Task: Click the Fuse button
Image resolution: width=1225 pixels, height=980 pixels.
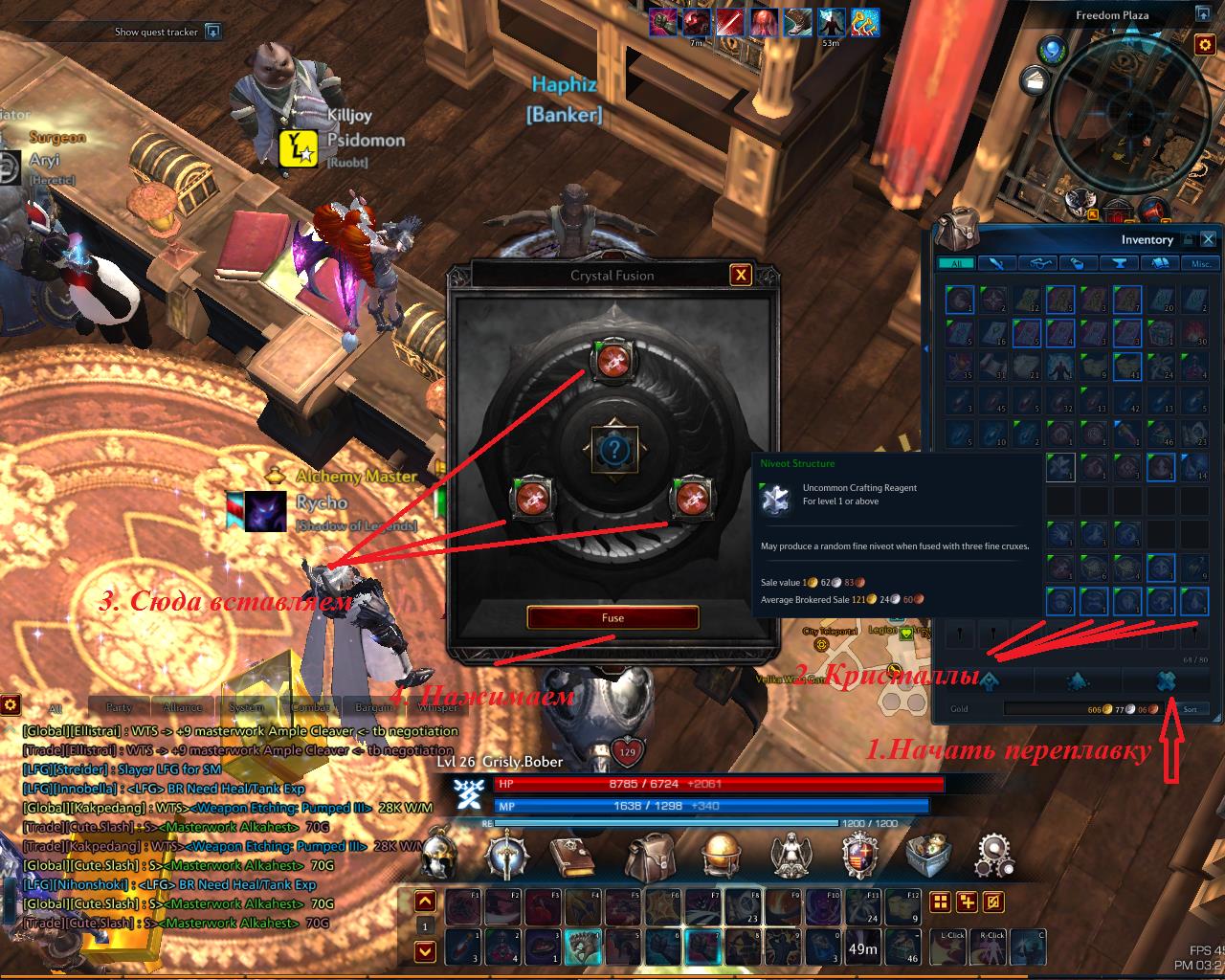Action: 612,617
